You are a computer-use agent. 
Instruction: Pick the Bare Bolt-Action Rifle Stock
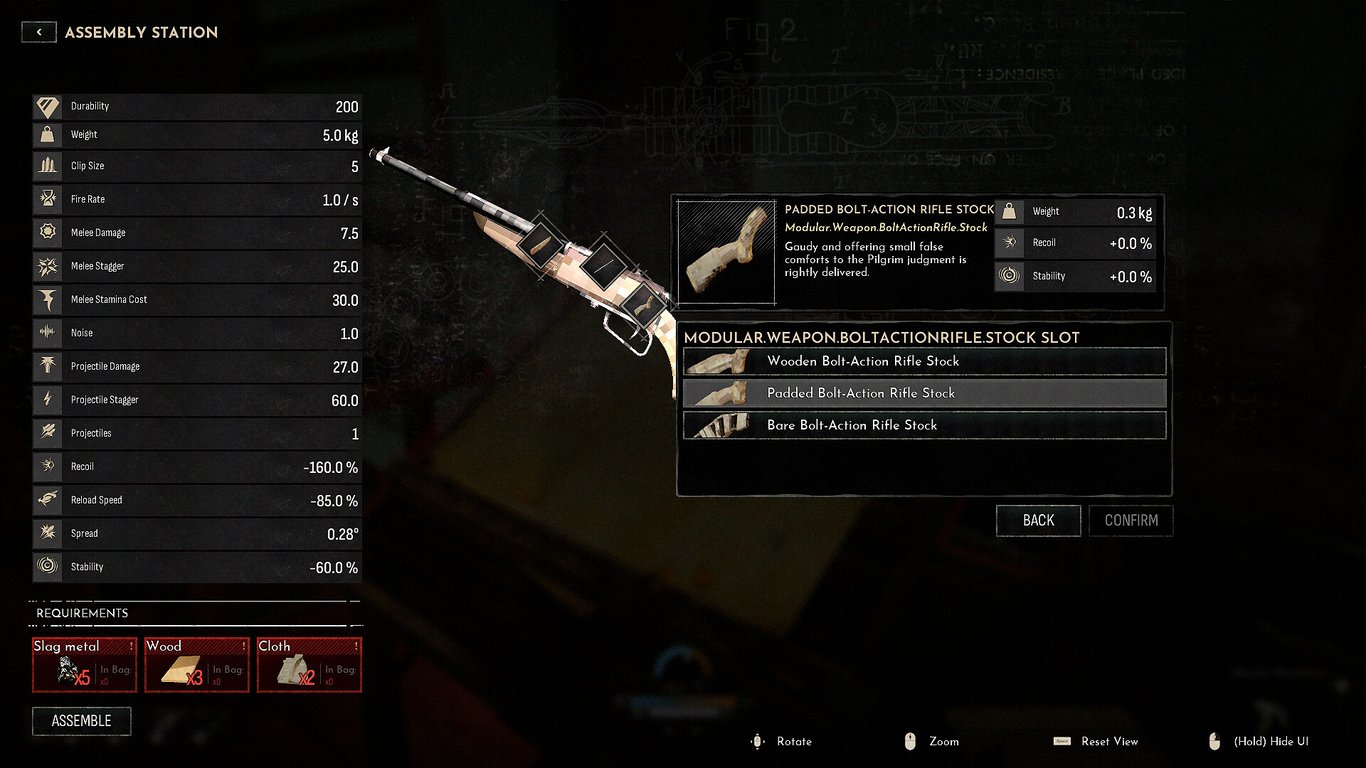tap(924, 425)
